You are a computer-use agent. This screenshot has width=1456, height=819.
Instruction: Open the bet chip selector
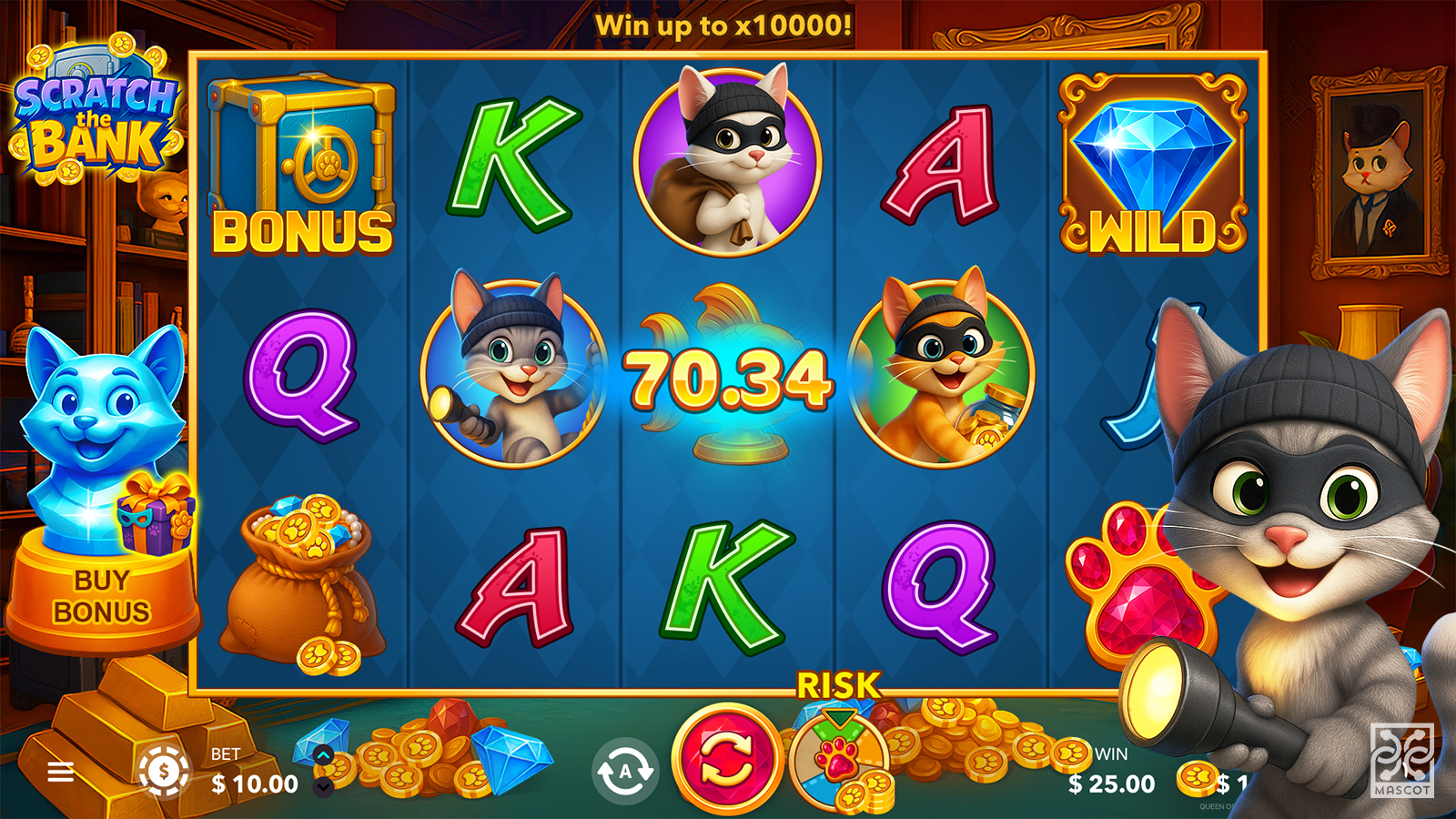(x=164, y=772)
